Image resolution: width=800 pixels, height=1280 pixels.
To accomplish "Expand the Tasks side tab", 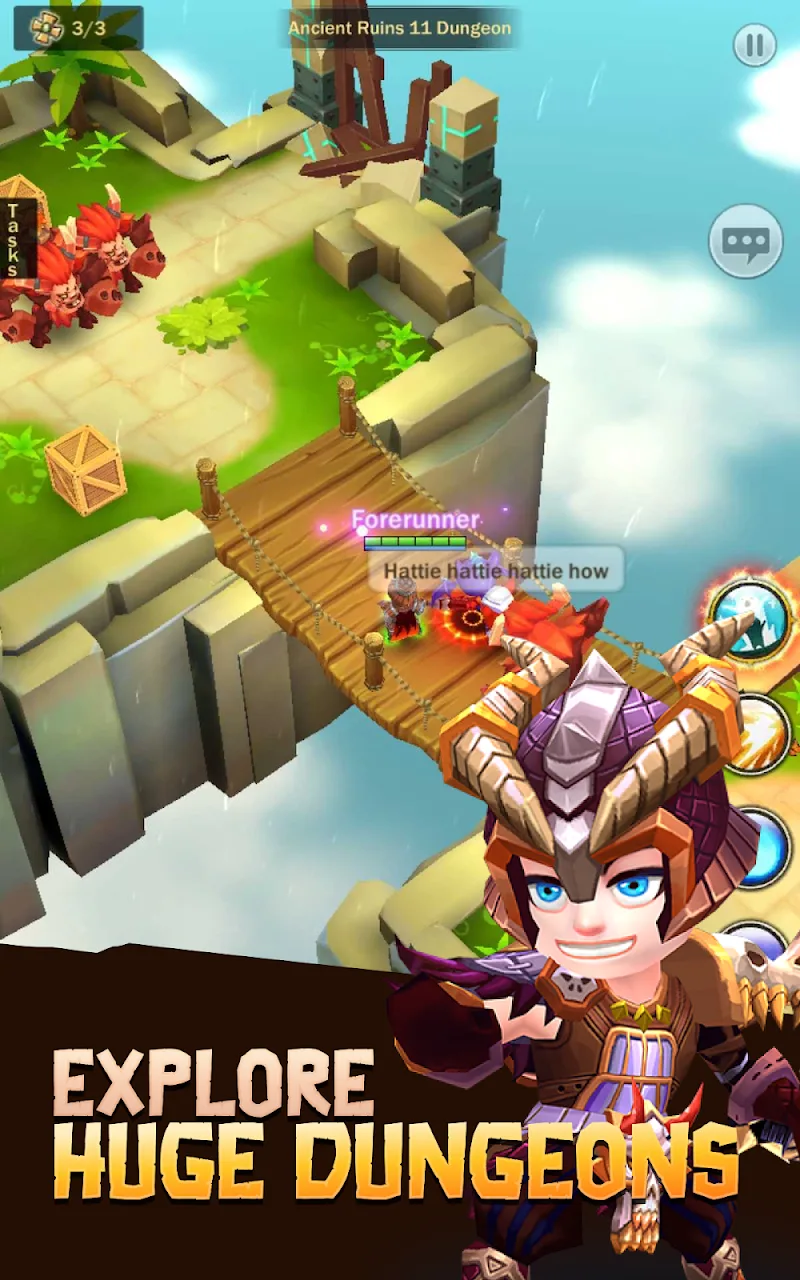I will [14, 239].
